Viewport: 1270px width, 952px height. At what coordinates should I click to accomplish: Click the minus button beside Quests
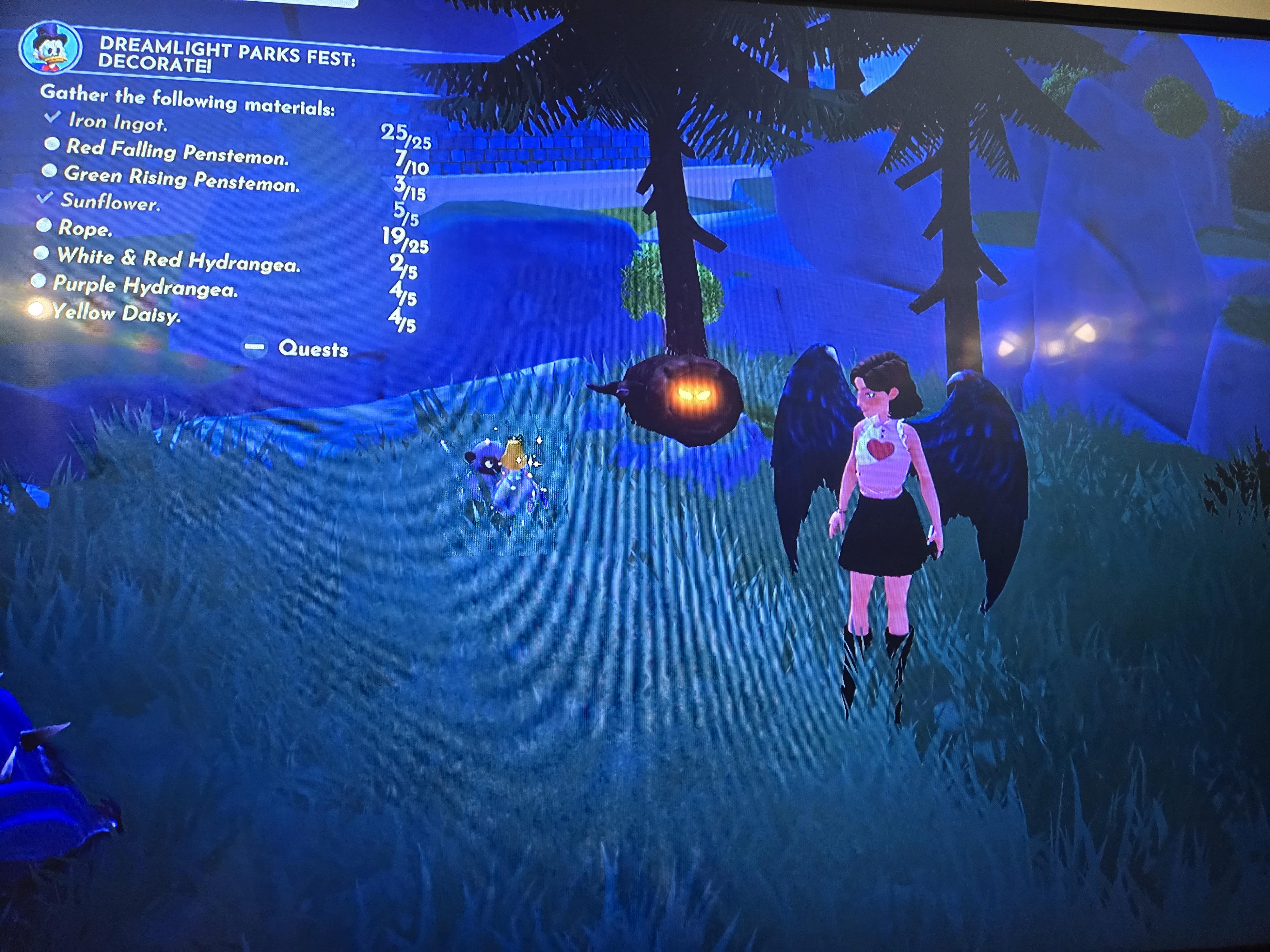254,348
